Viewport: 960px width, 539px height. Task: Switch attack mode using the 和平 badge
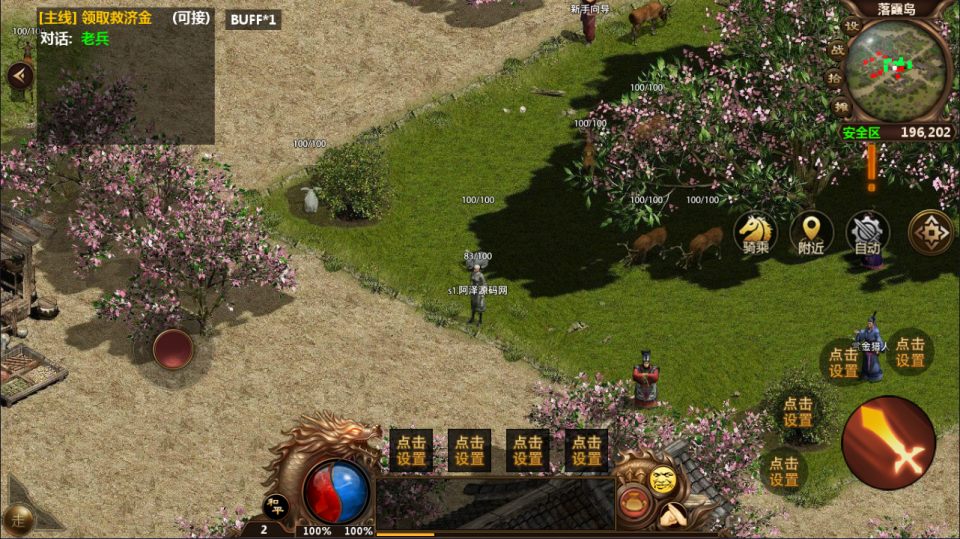pos(275,505)
